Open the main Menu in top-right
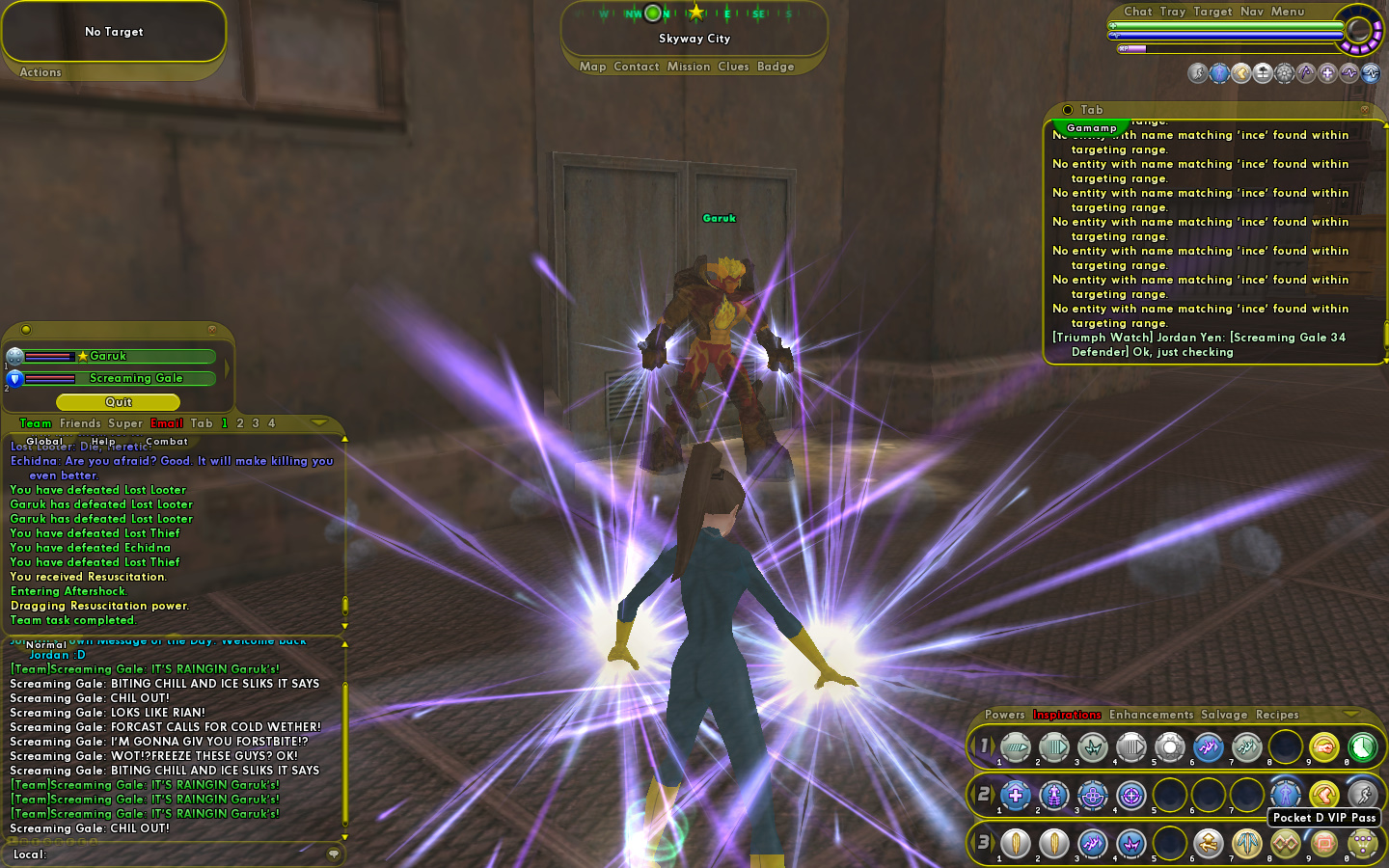This screenshot has width=1389, height=868. click(x=1288, y=12)
